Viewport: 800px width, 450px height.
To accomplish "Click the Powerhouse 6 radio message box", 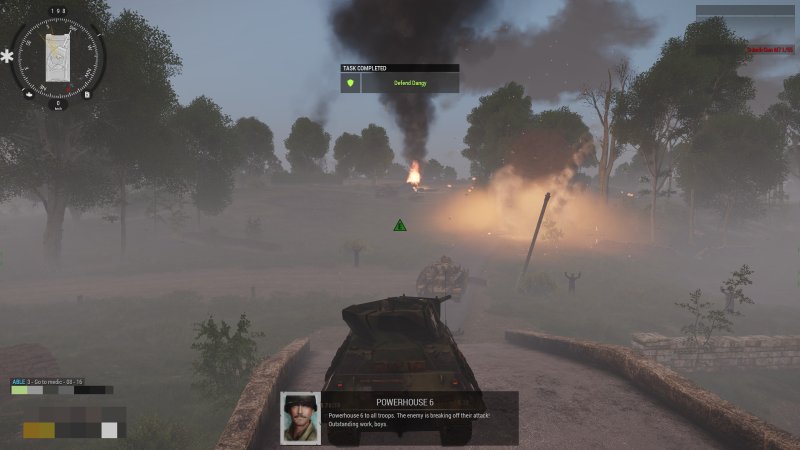I will tap(420, 418).
